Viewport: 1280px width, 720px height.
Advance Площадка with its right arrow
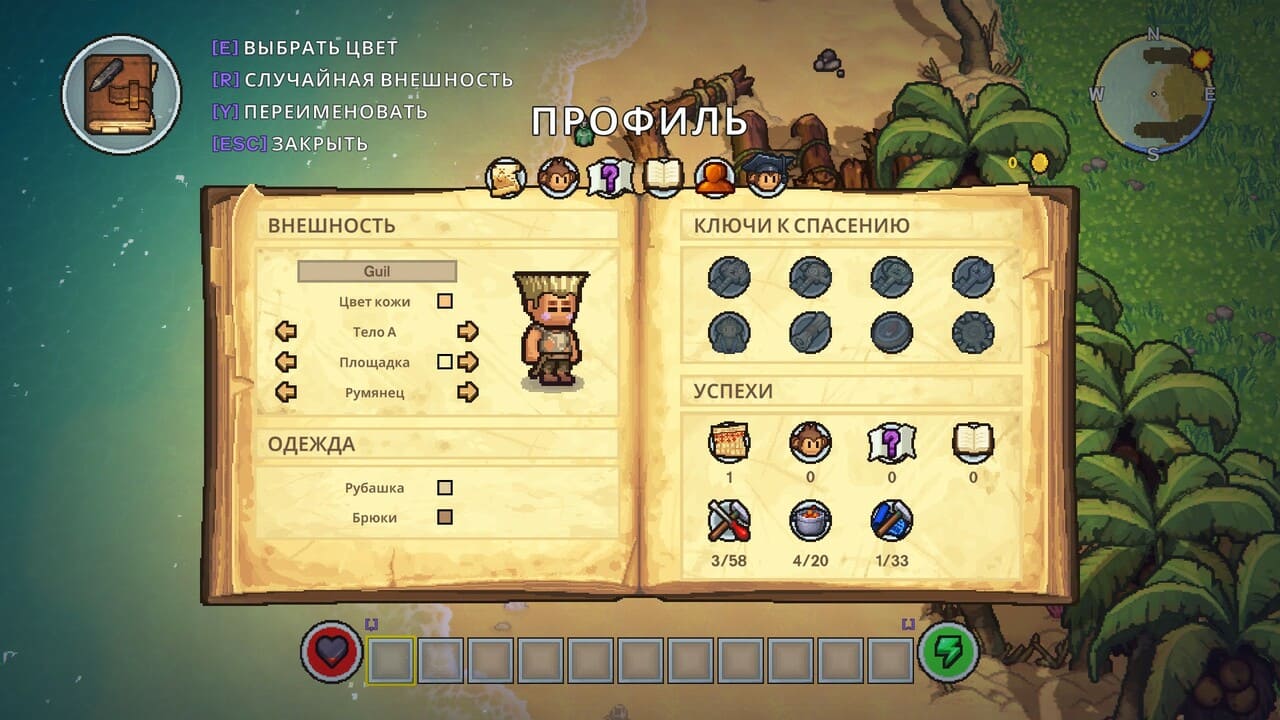(x=467, y=362)
